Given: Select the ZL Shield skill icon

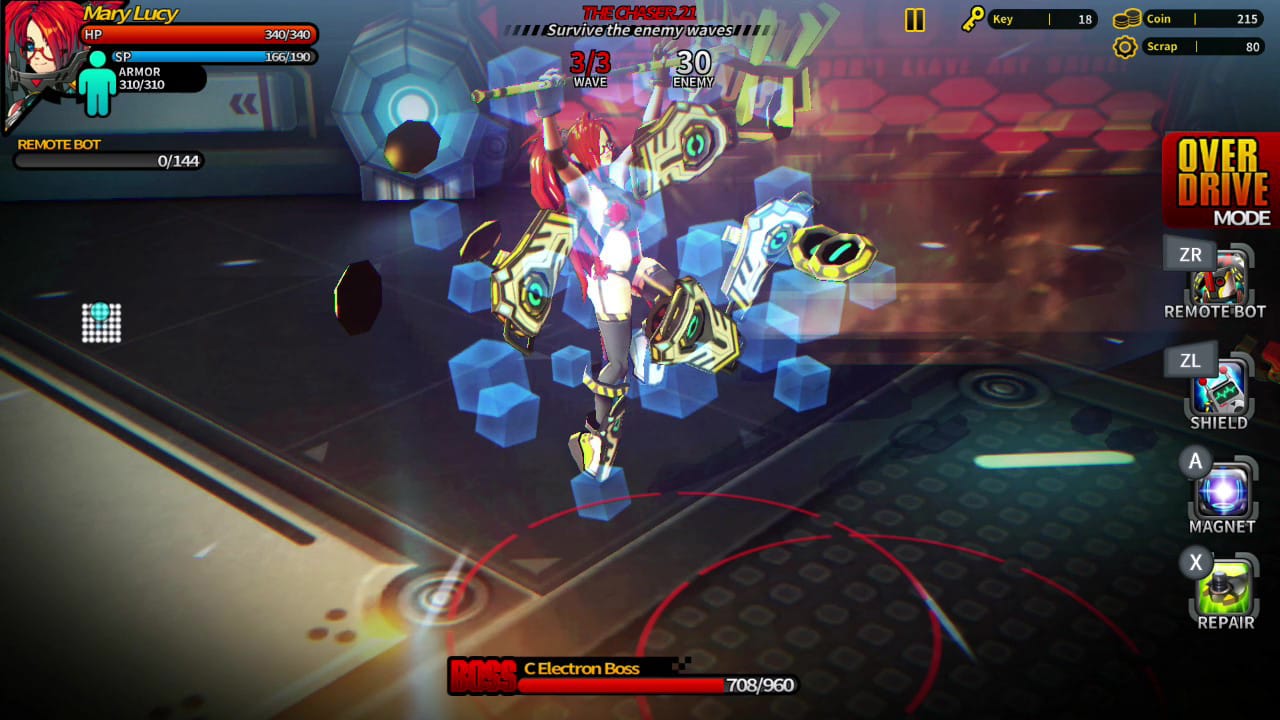Looking at the screenshot, I should [x=1219, y=385].
